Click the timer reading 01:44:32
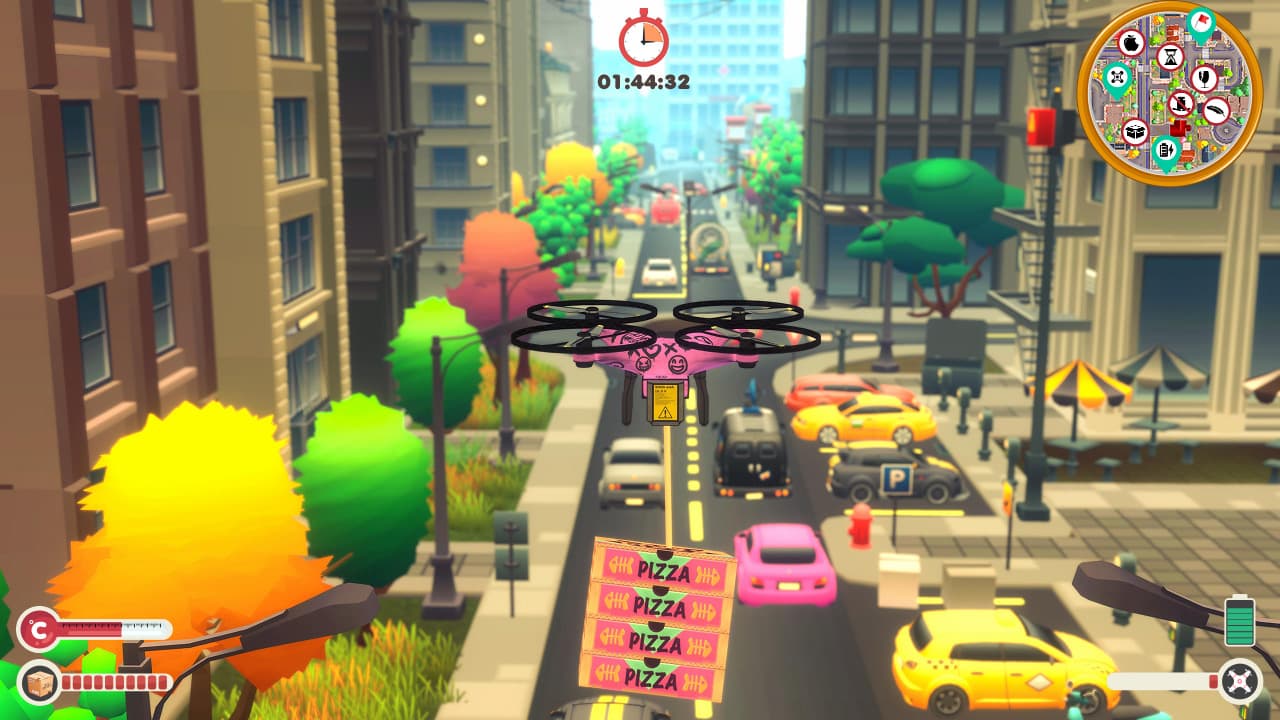The image size is (1280, 720). pos(641,82)
